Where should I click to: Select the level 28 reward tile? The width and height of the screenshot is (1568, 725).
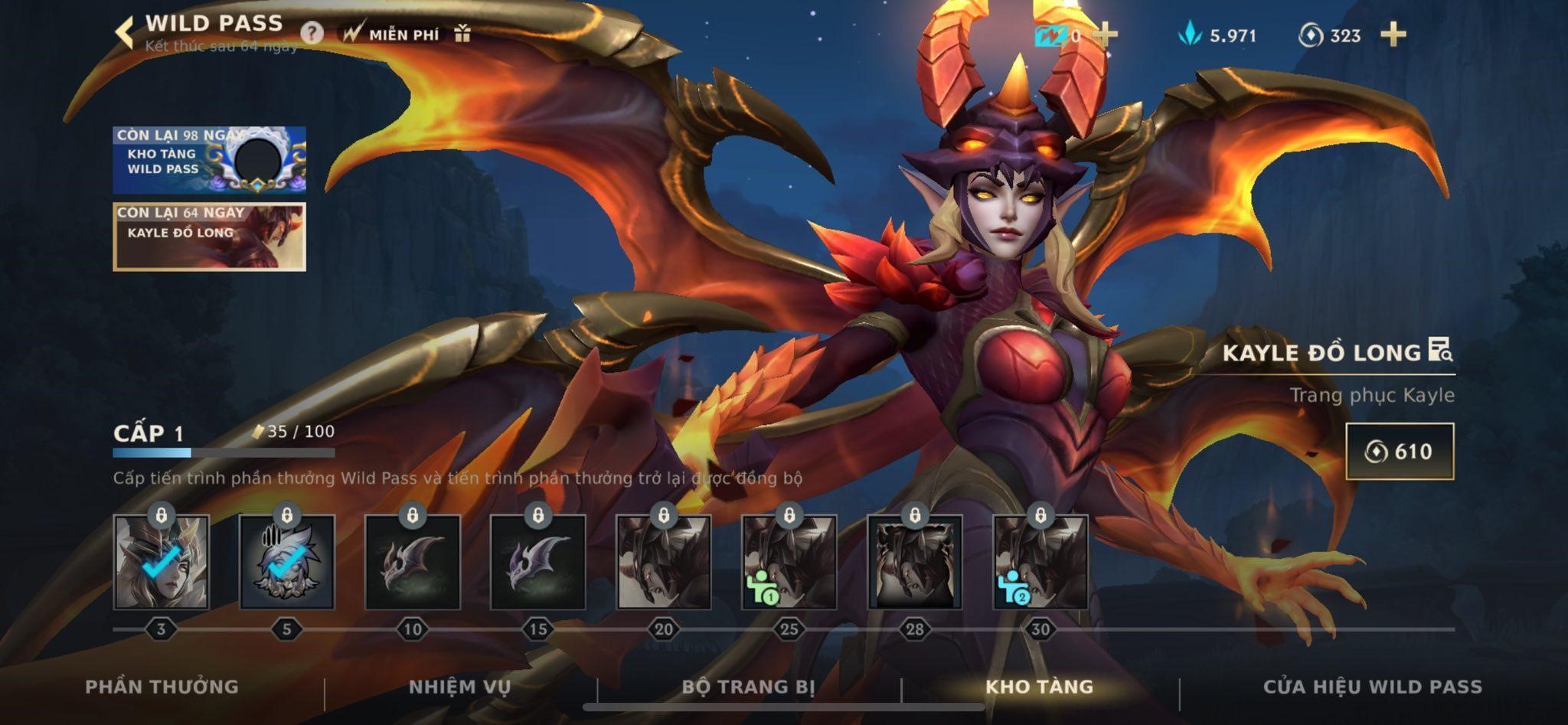click(x=914, y=563)
